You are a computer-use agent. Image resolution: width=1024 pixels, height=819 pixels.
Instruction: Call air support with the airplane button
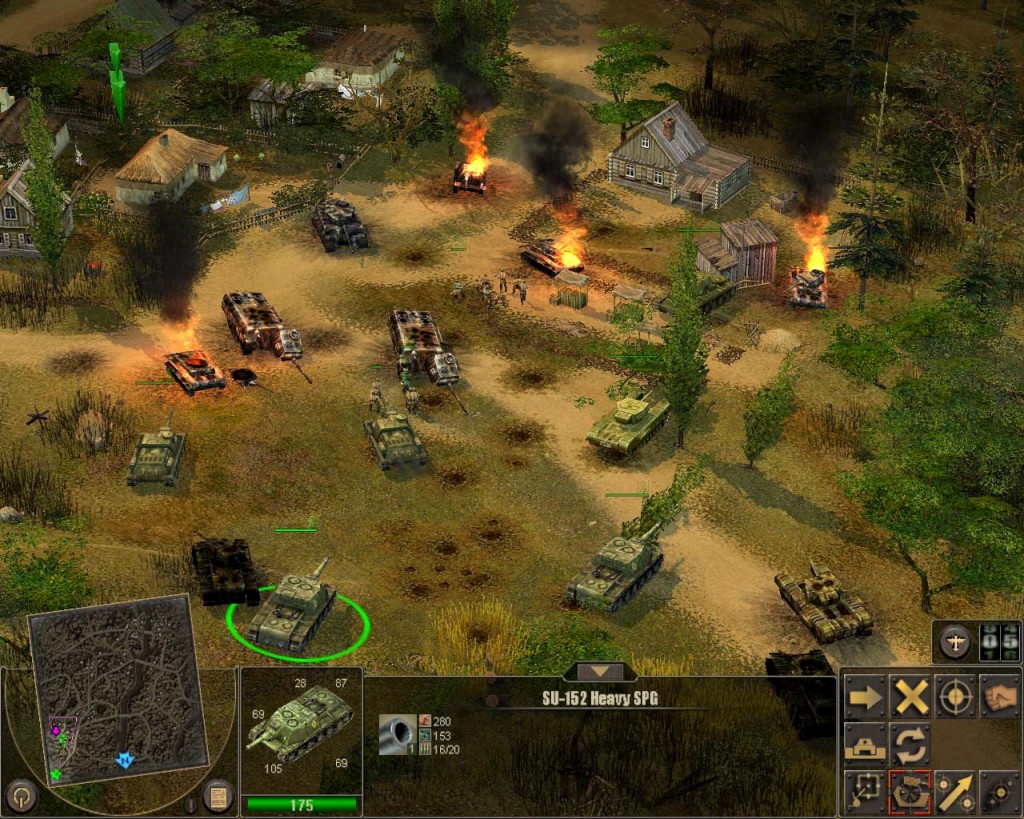(x=955, y=643)
